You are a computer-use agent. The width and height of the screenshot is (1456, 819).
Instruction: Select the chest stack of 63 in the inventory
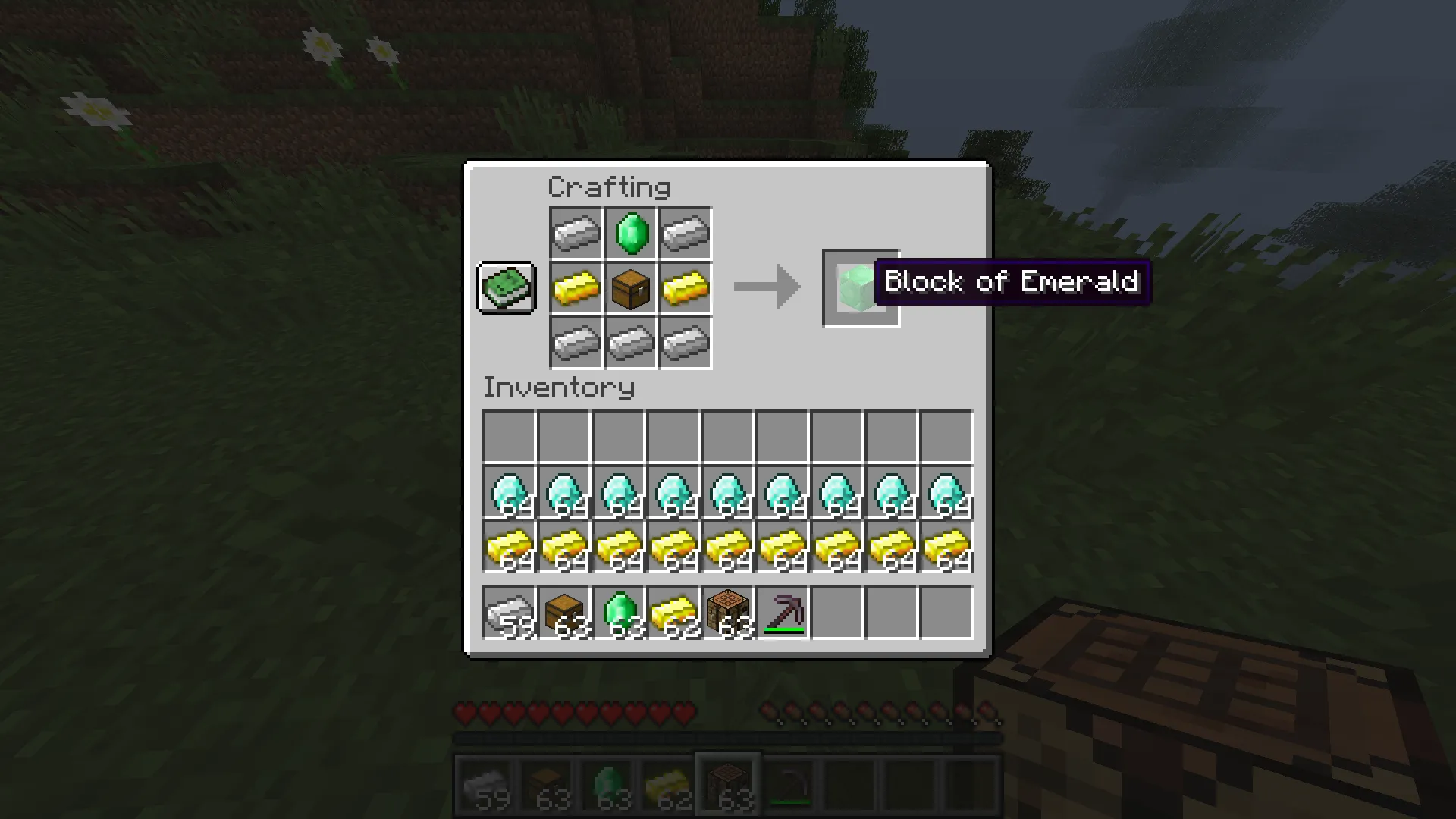point(564,613)
